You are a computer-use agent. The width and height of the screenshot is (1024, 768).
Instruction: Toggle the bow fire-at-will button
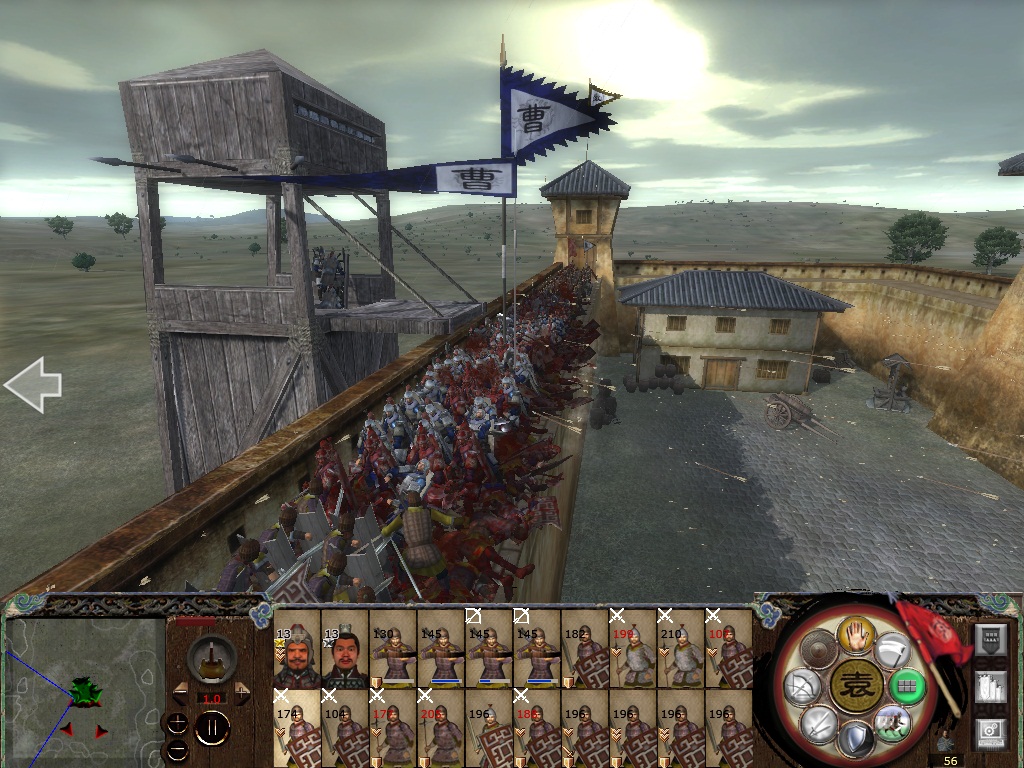pyautogui.click(x=801, y=687)
